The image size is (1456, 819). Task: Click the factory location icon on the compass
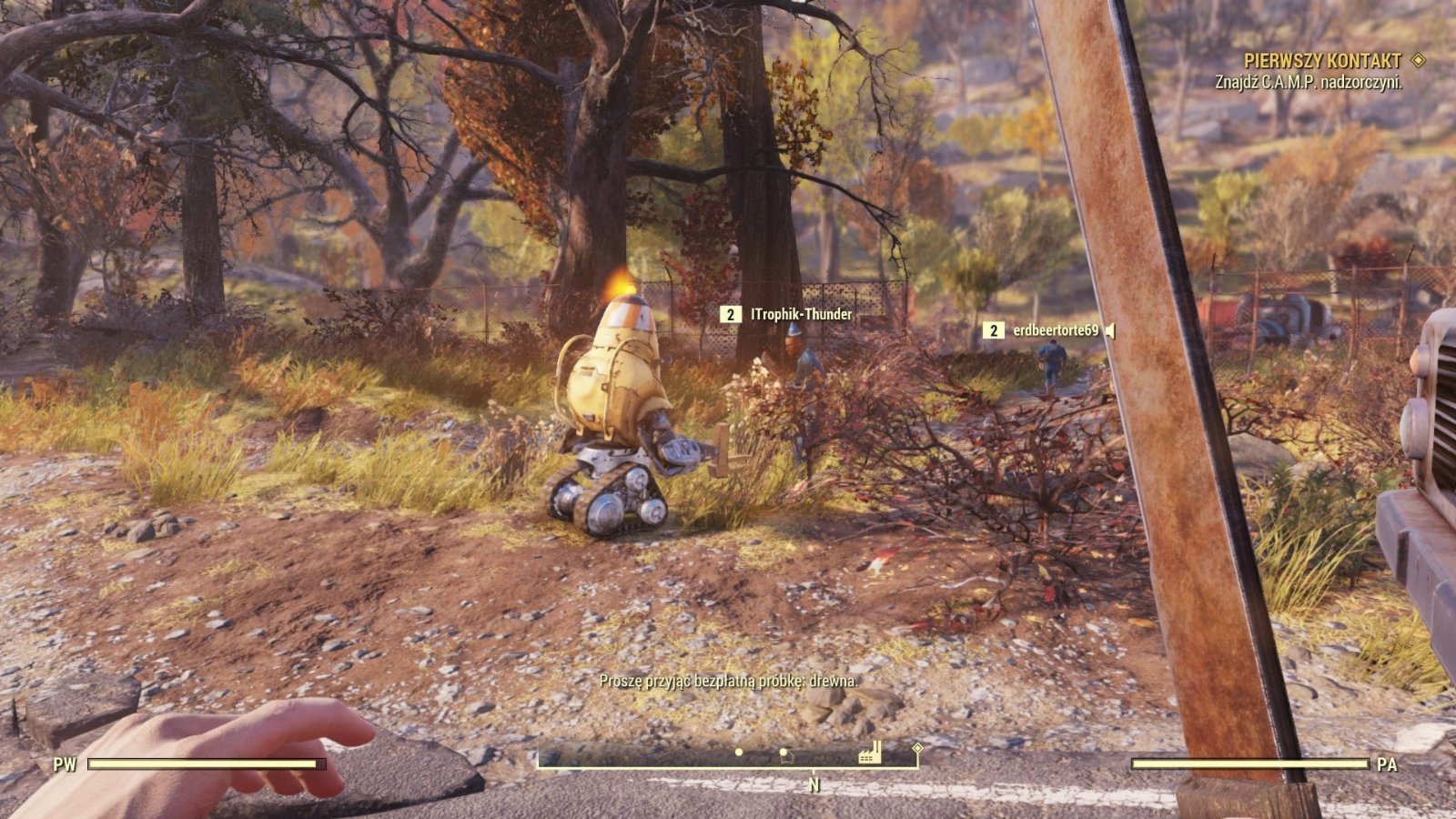(870, 752)
